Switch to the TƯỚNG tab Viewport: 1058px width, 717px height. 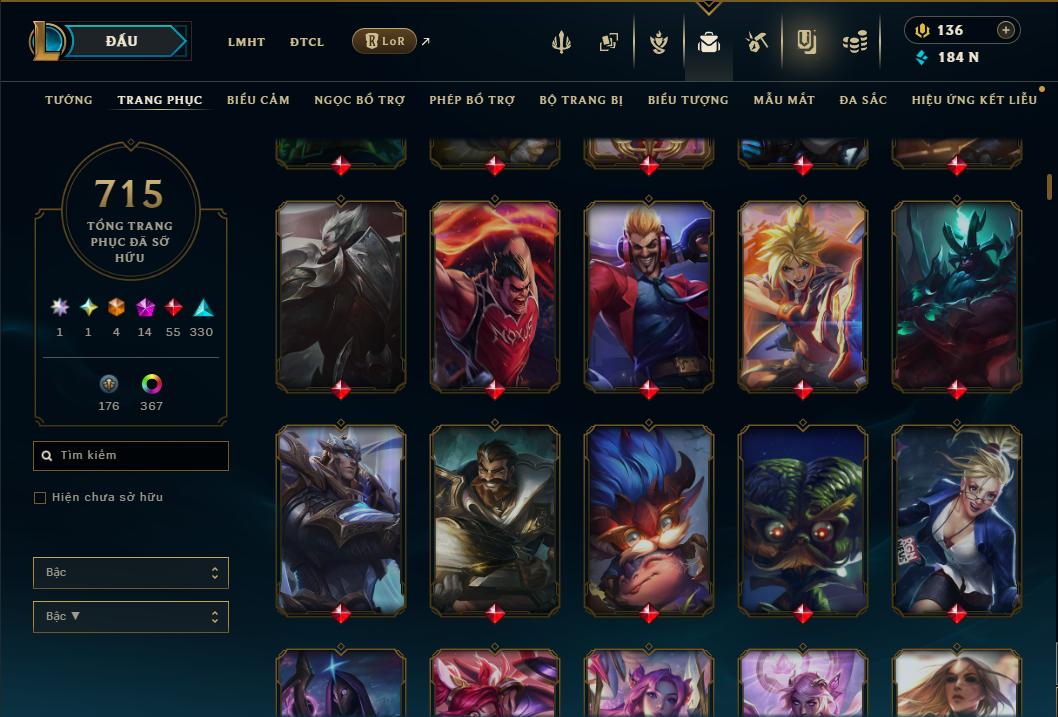click(69, 100)
